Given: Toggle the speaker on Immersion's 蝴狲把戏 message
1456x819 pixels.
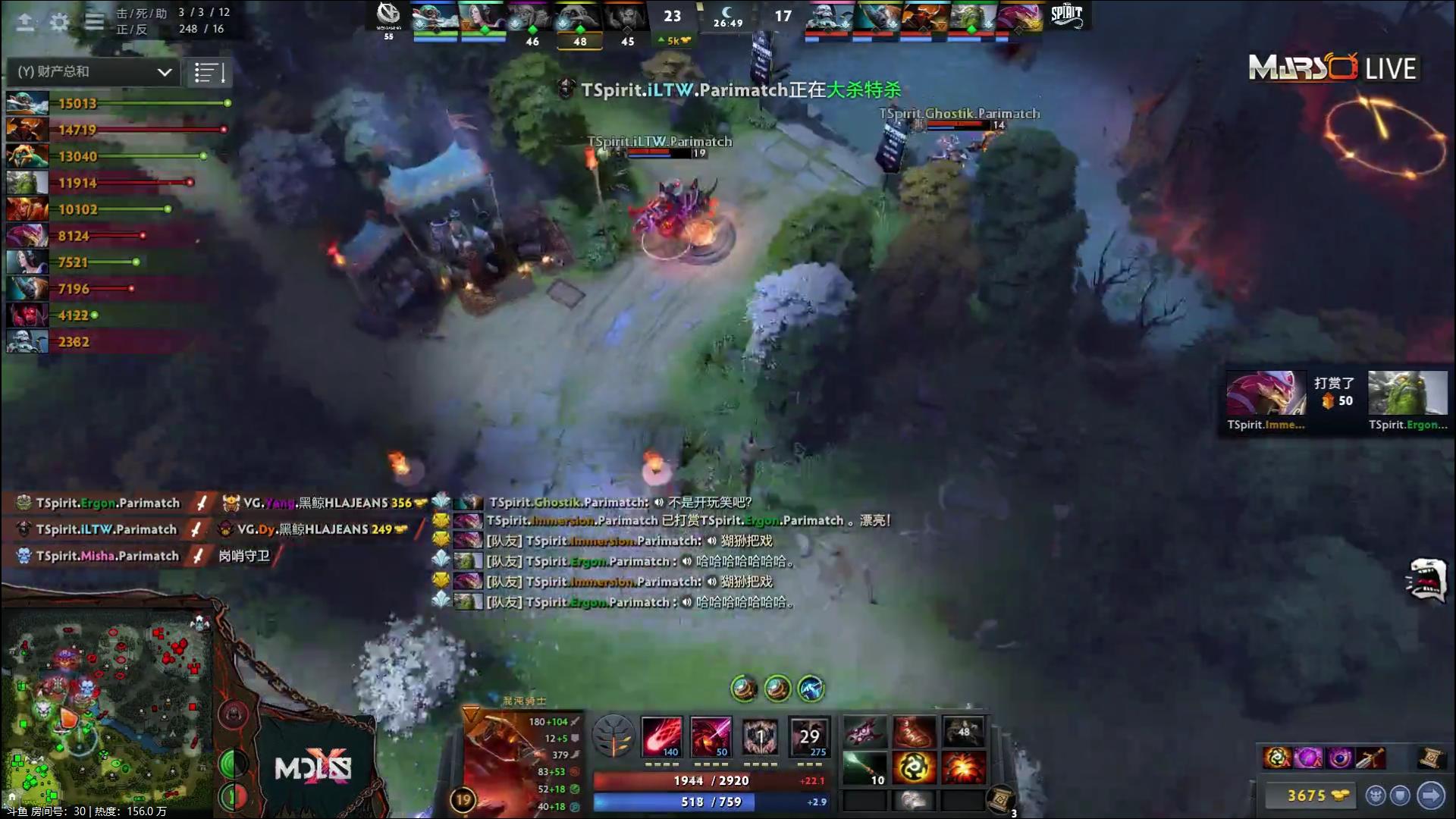Looking at the screenshot, I should pyautogui.click(x=713, y=541).
